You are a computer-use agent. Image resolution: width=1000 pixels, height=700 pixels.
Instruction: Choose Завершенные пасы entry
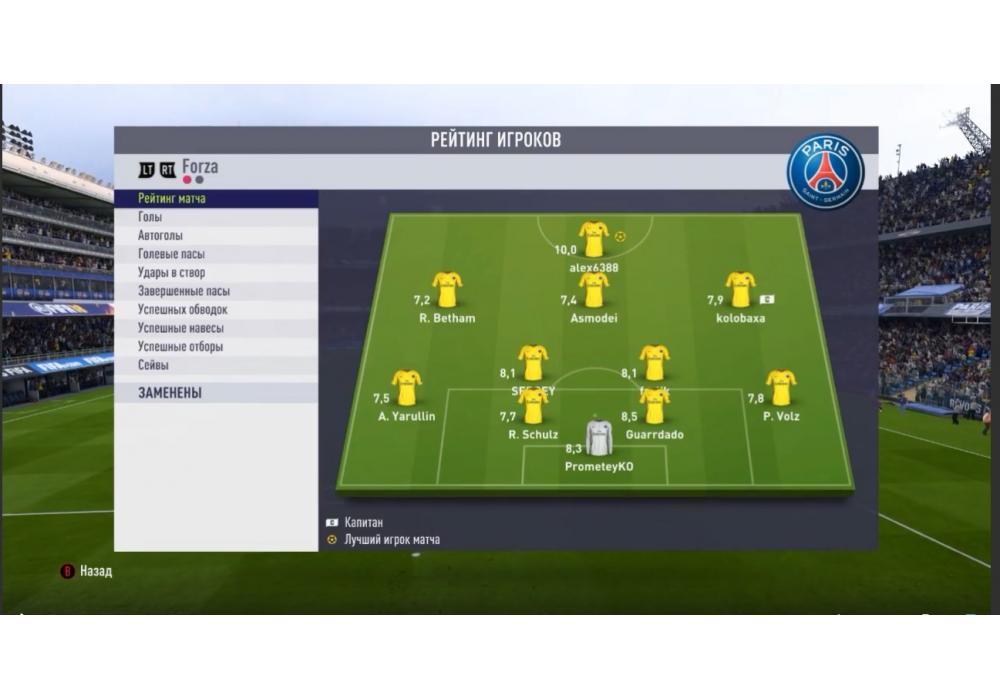pyautogui.click(x=183, y=291)
